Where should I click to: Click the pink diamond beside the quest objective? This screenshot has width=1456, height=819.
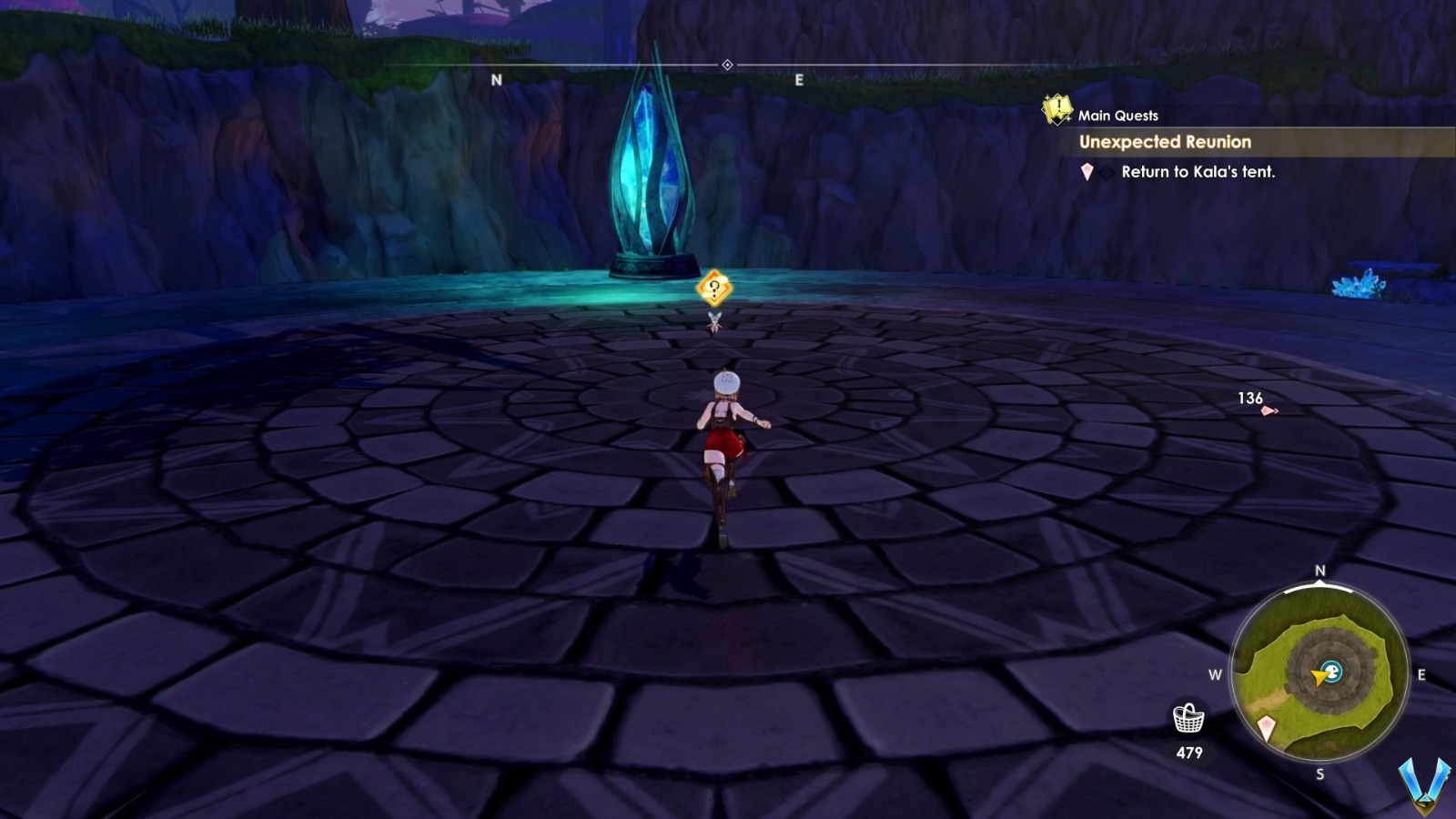(1087, 172)
